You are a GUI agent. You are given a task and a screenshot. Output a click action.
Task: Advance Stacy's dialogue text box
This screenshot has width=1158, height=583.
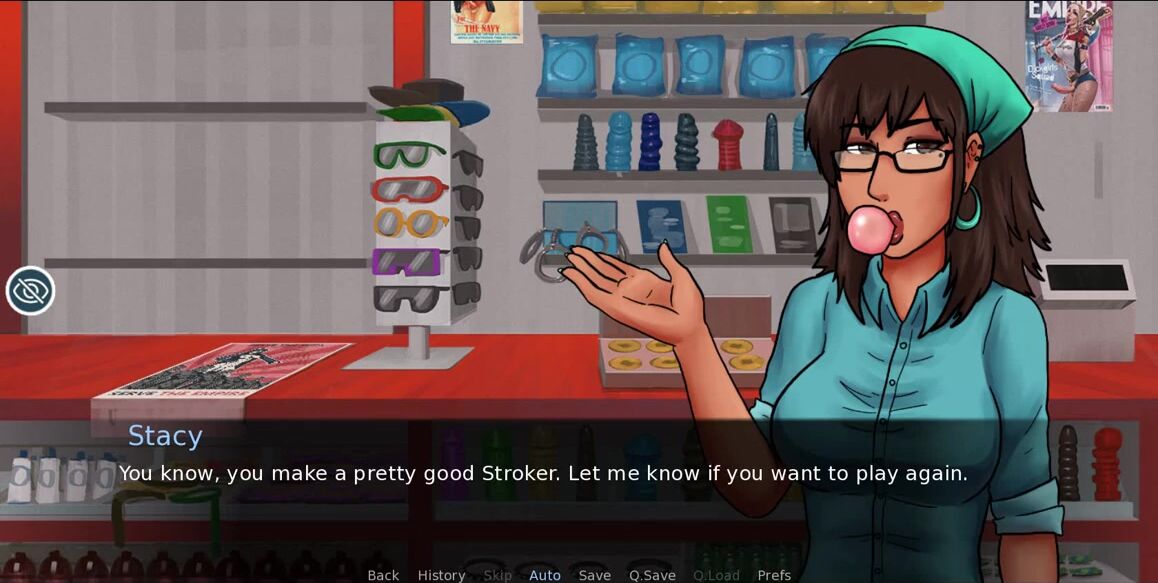coord(543,473)
